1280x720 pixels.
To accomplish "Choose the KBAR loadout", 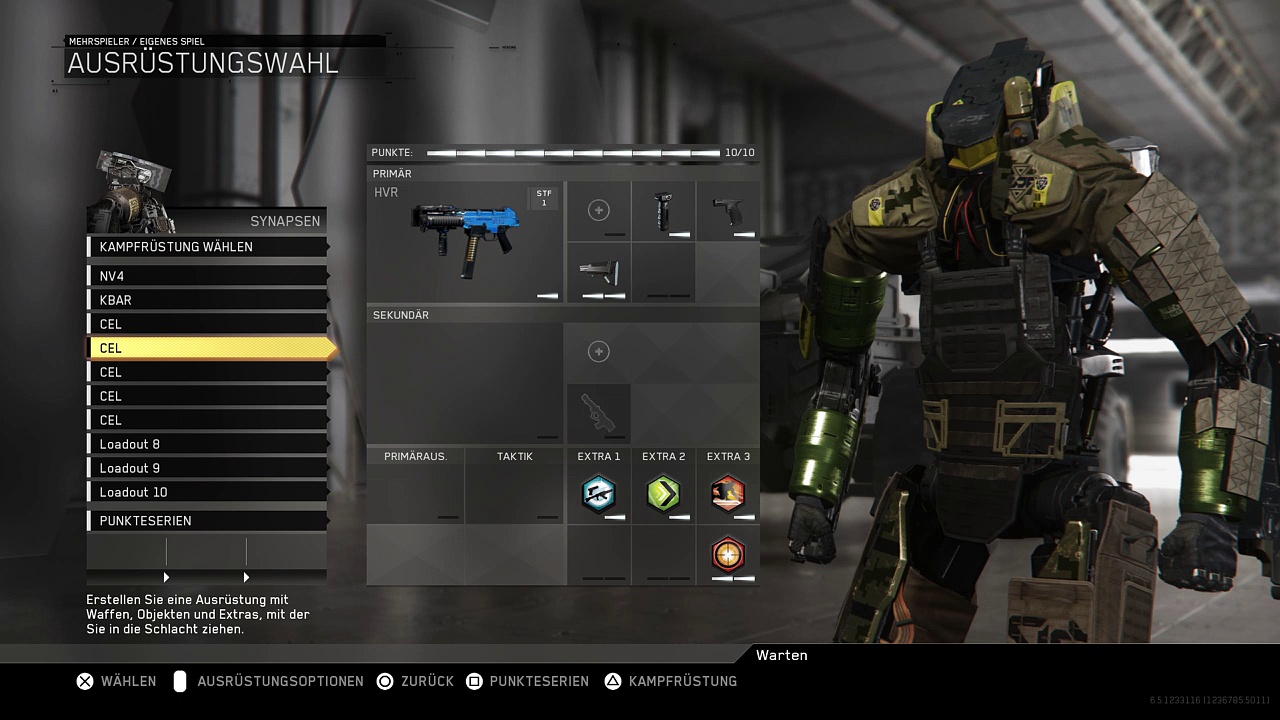I will tap(208, 300).
